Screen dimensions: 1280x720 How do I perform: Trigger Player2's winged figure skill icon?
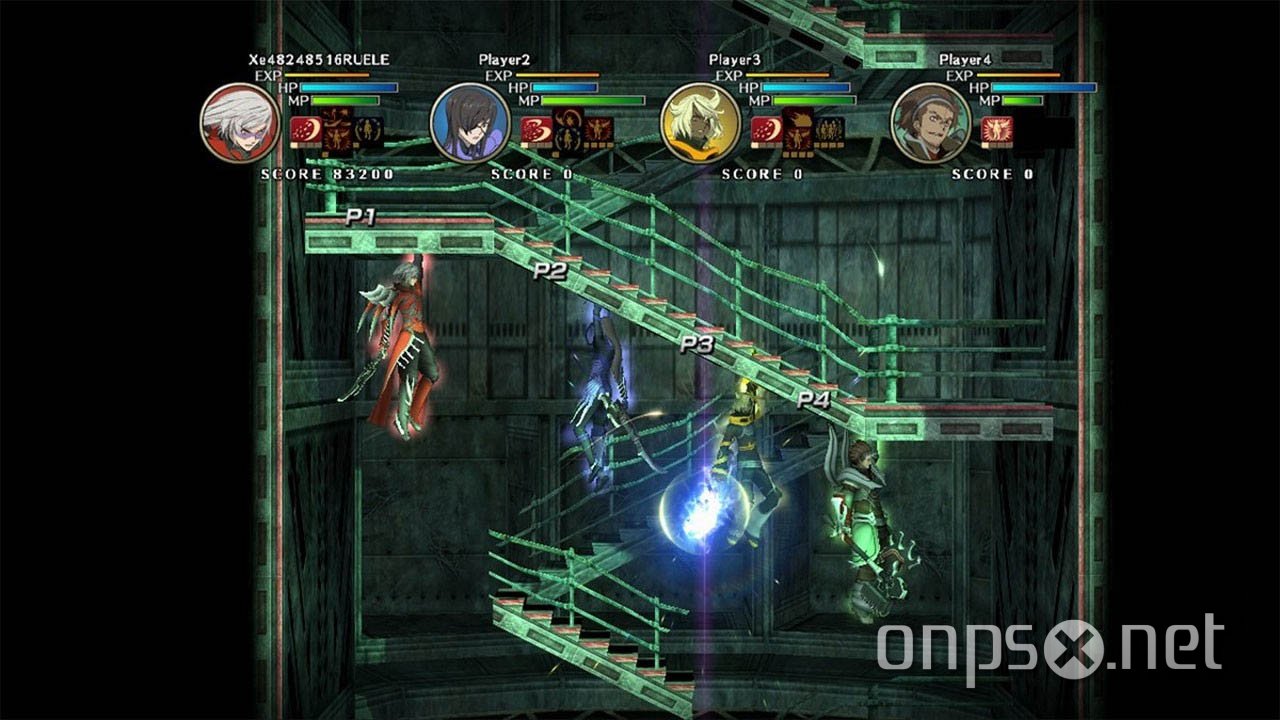click(599, 131)
